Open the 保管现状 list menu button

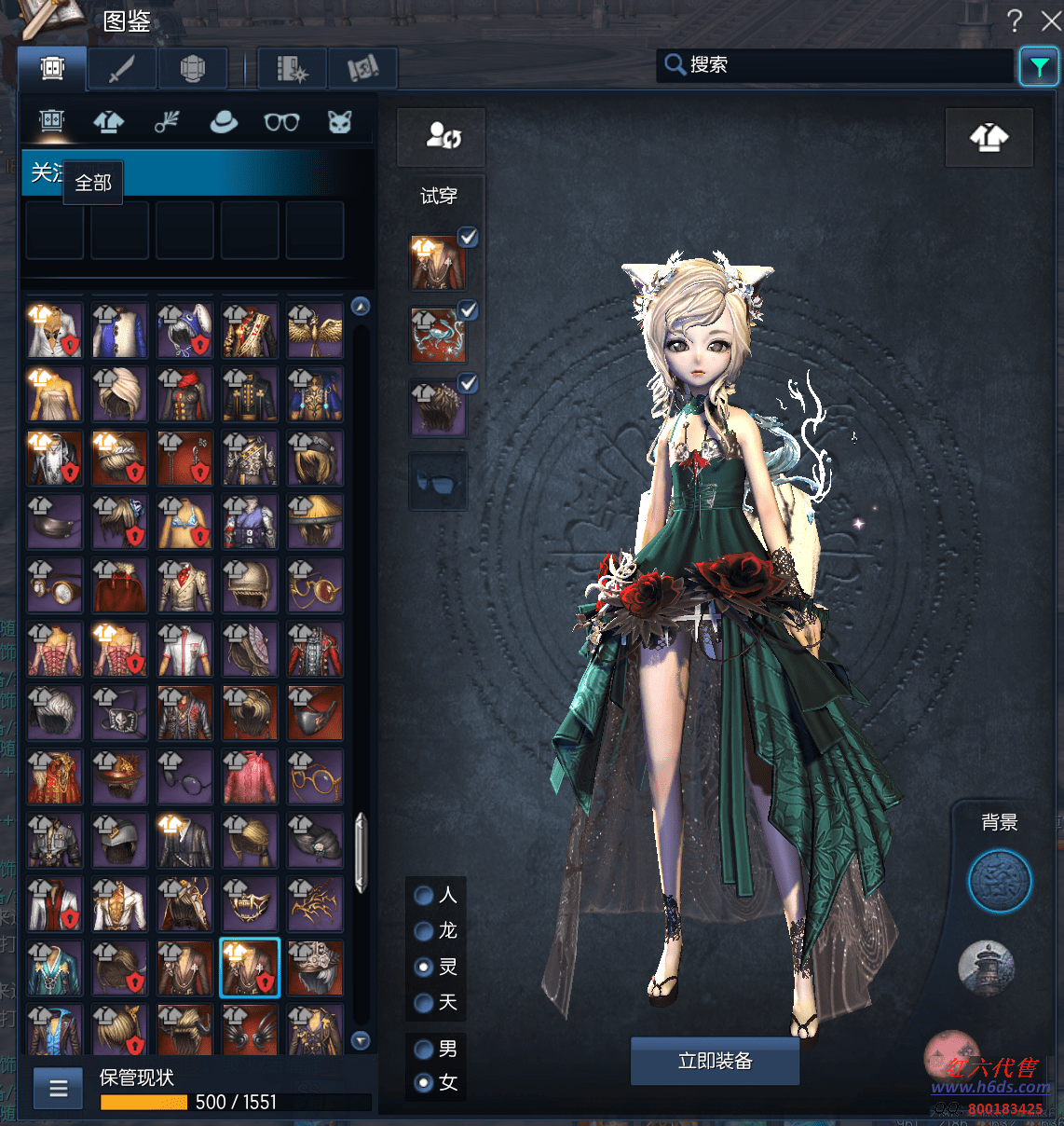59,1088
